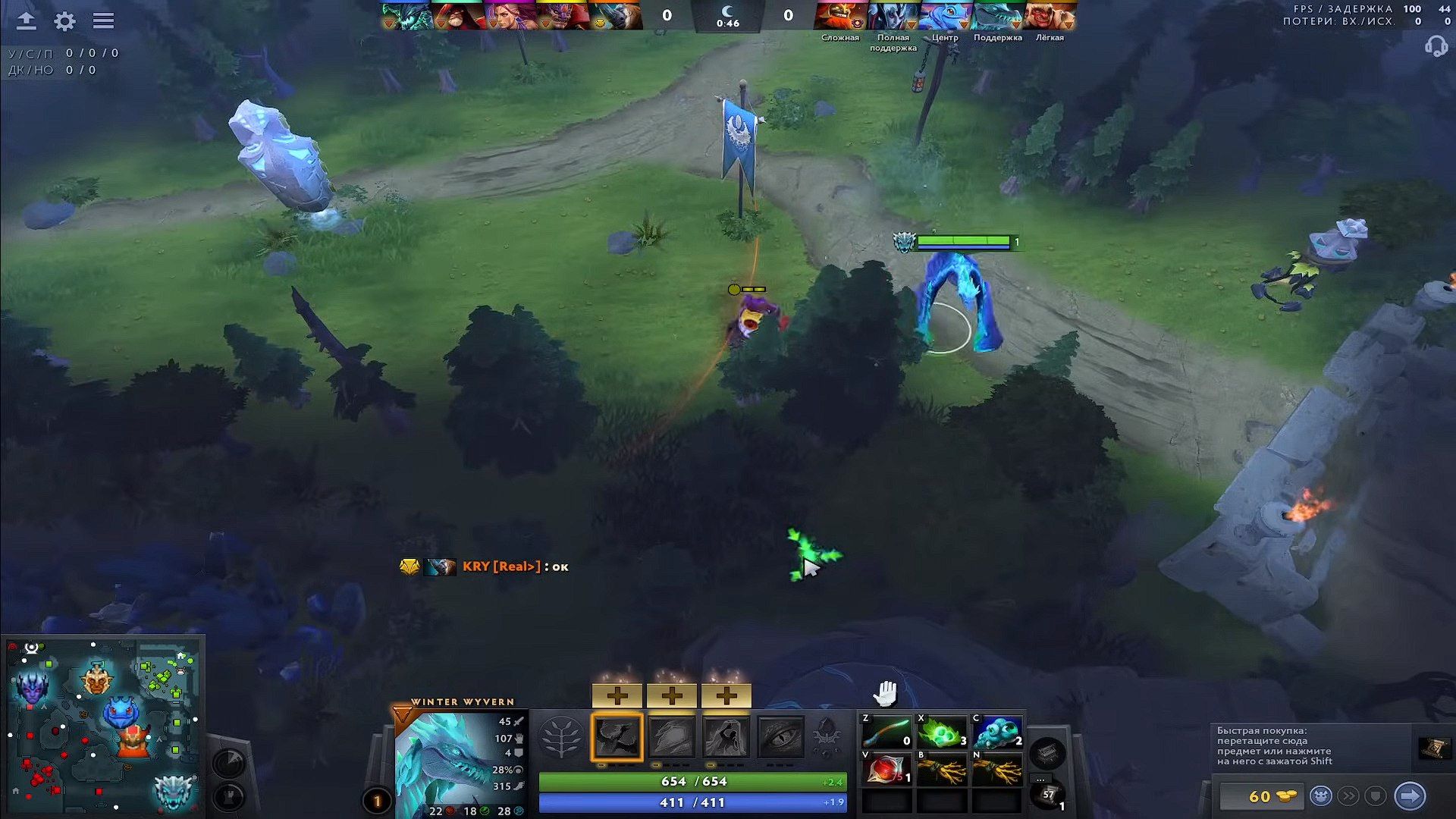Open the hamburger main menu
1456x819 pixels.
pos(103,21)
